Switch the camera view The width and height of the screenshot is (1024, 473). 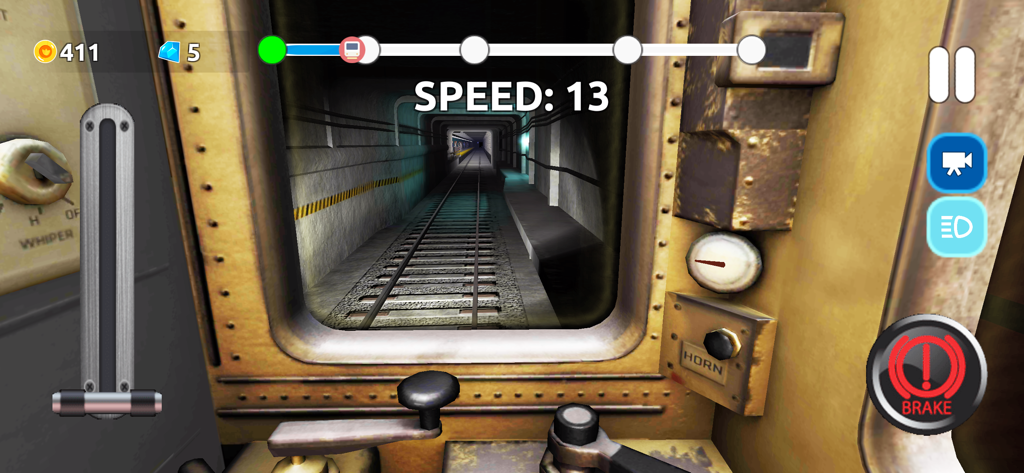tap(957, 163)
